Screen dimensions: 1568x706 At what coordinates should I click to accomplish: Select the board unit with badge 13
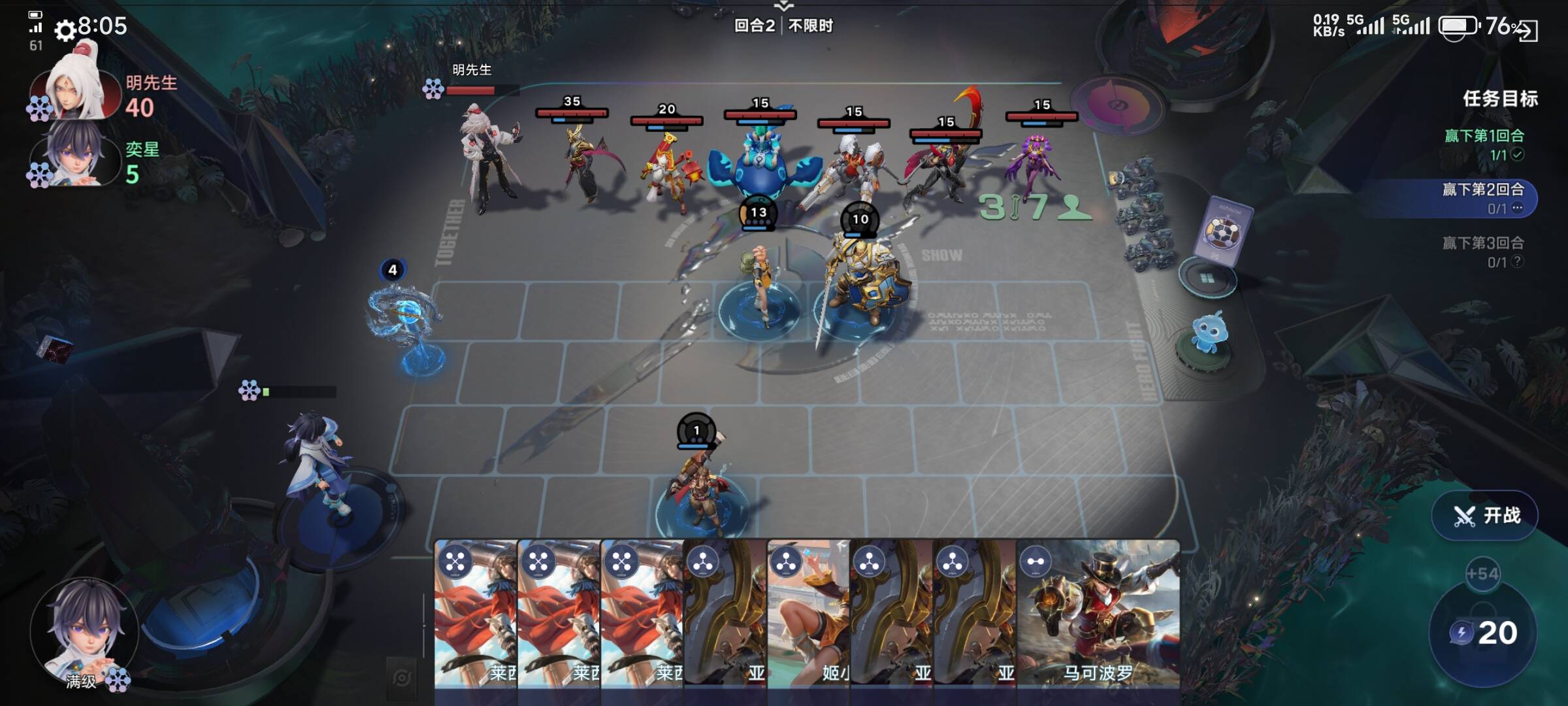point(759,281)
